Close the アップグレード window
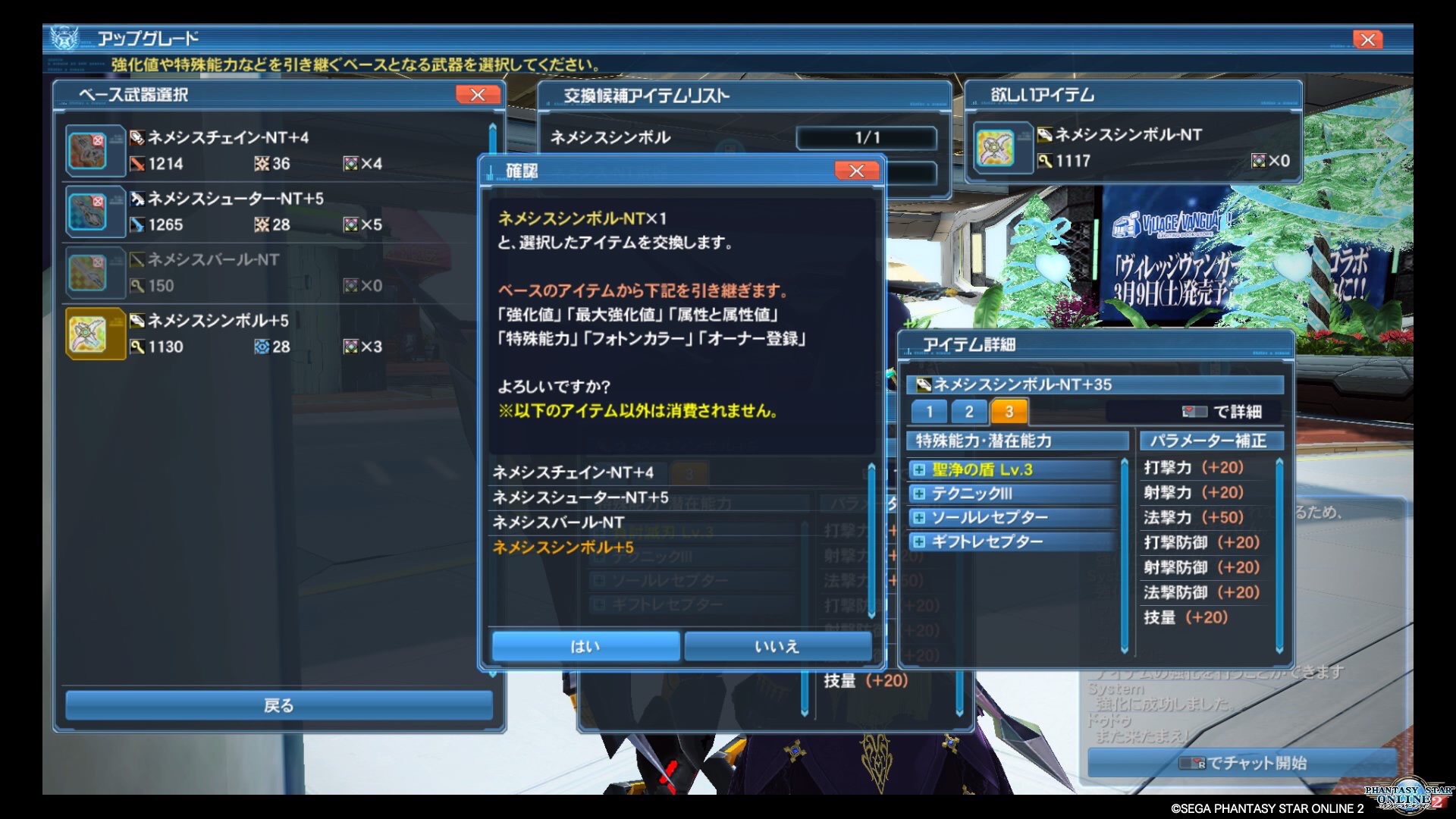Viewport: 1456px width, 819px height. [x=1367, y=39]
